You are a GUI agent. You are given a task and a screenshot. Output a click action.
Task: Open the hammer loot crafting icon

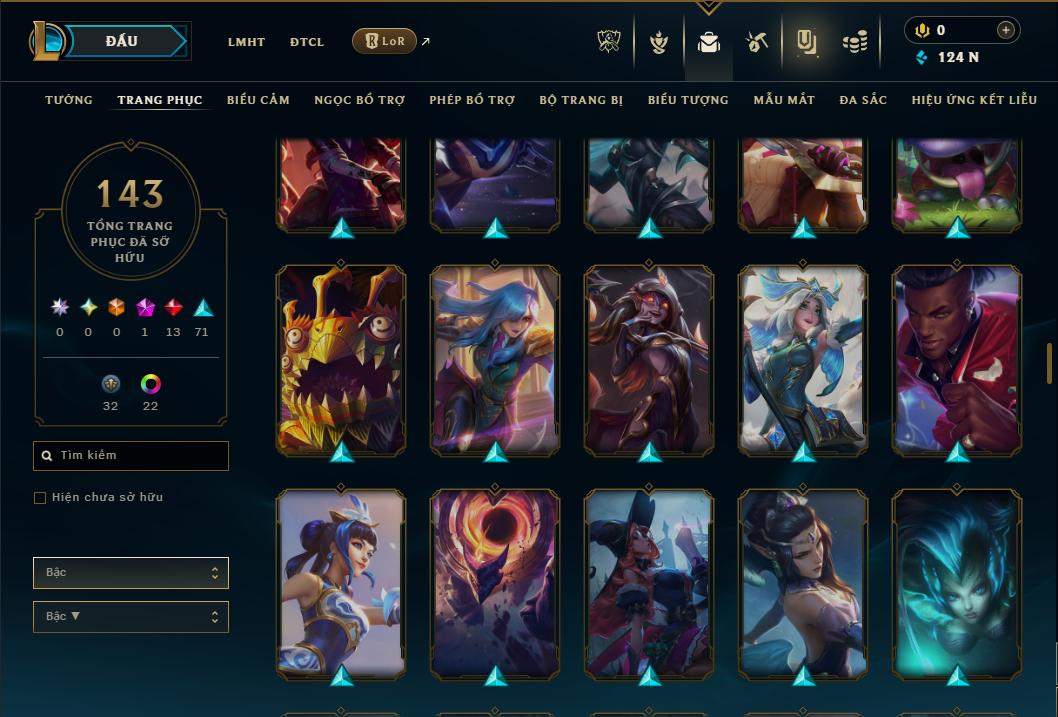point(756,42)
